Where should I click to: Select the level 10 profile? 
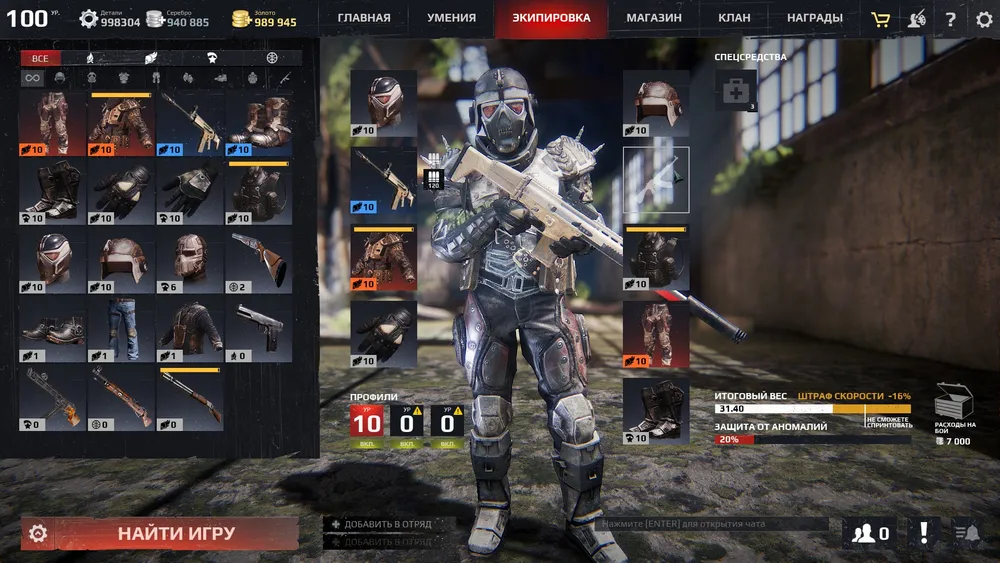(366, 424)
